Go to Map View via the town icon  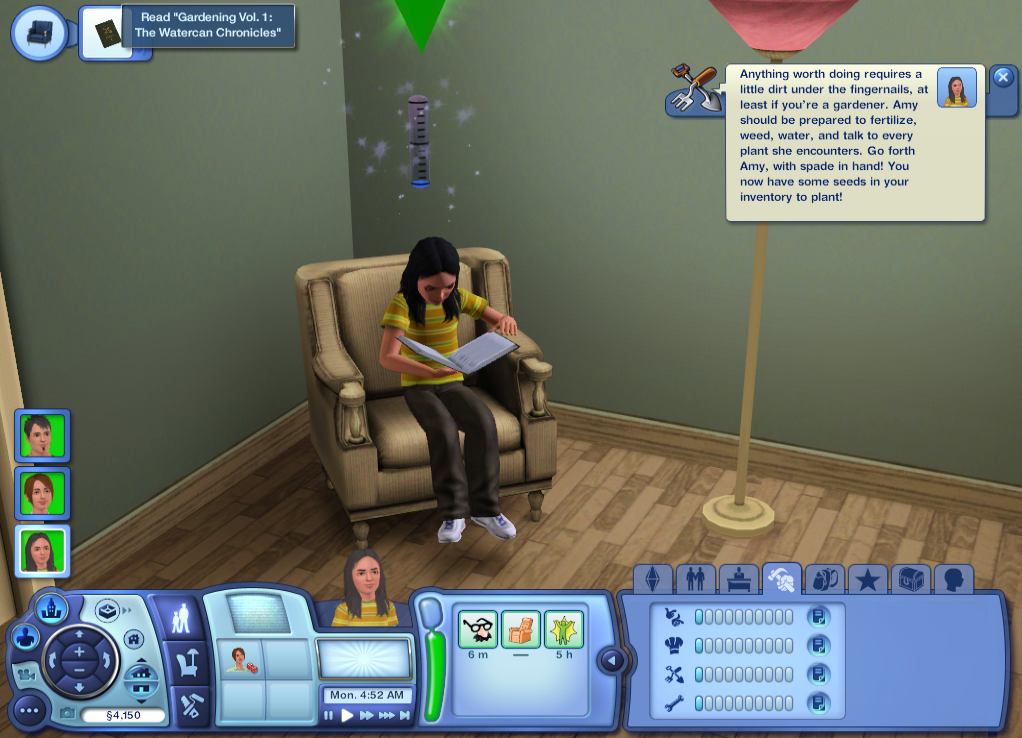[x=51, y=607]
